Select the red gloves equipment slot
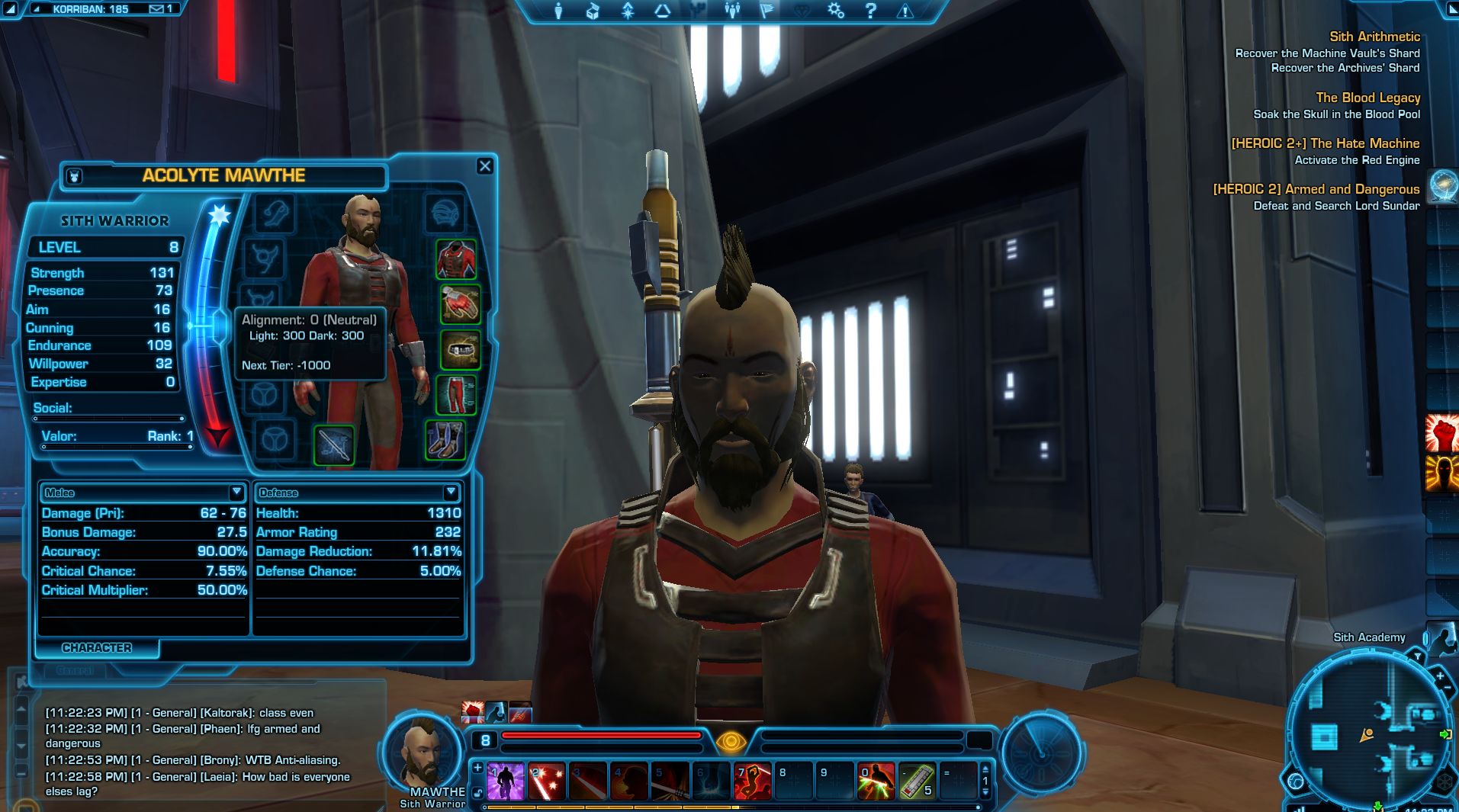The image size is (1459, 812). click(x=460, y=303)
